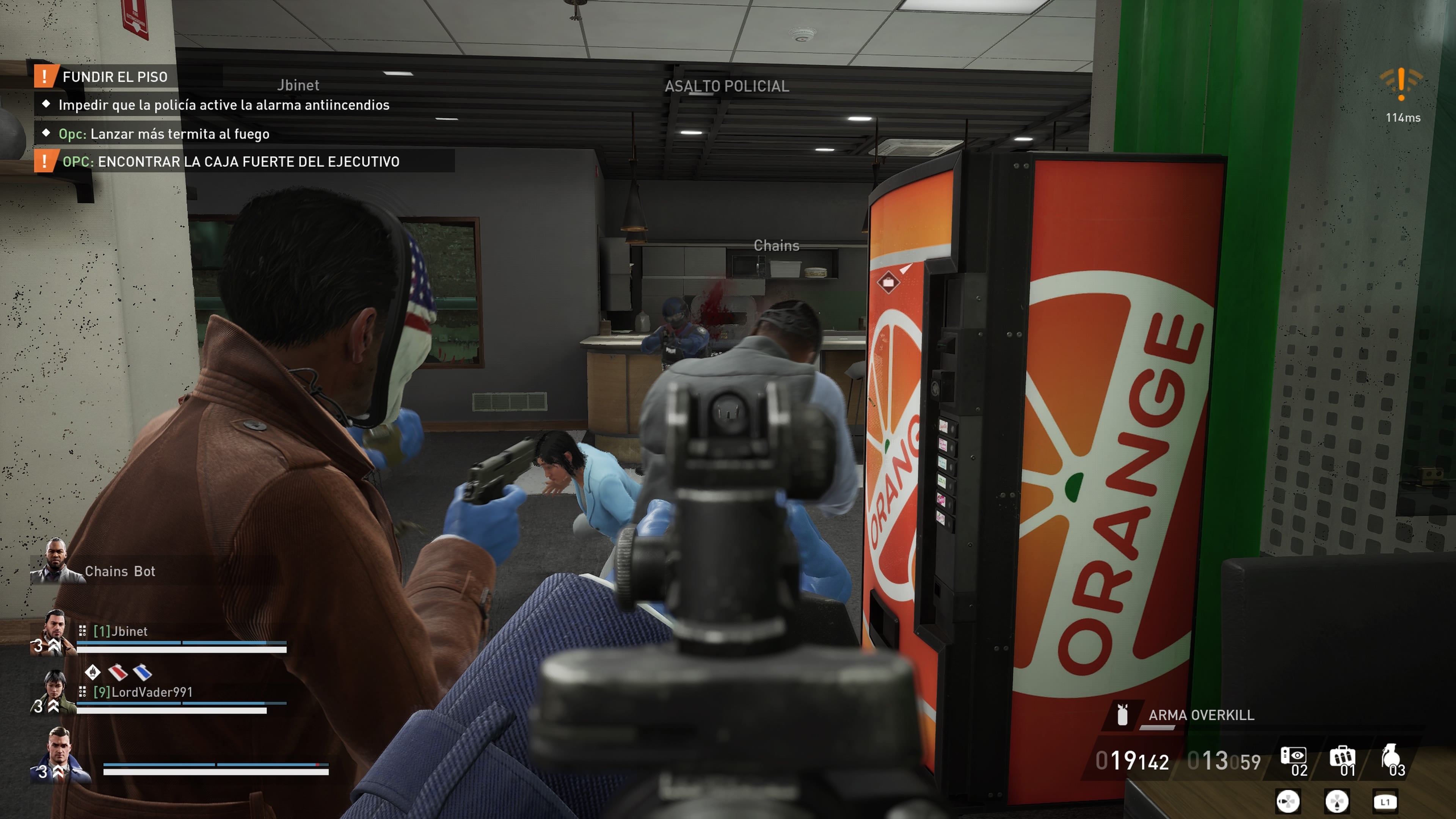Select the red keycard icon
This screenshot has height=819, width=1456.
pyautogui.click(x=118, y=672)
